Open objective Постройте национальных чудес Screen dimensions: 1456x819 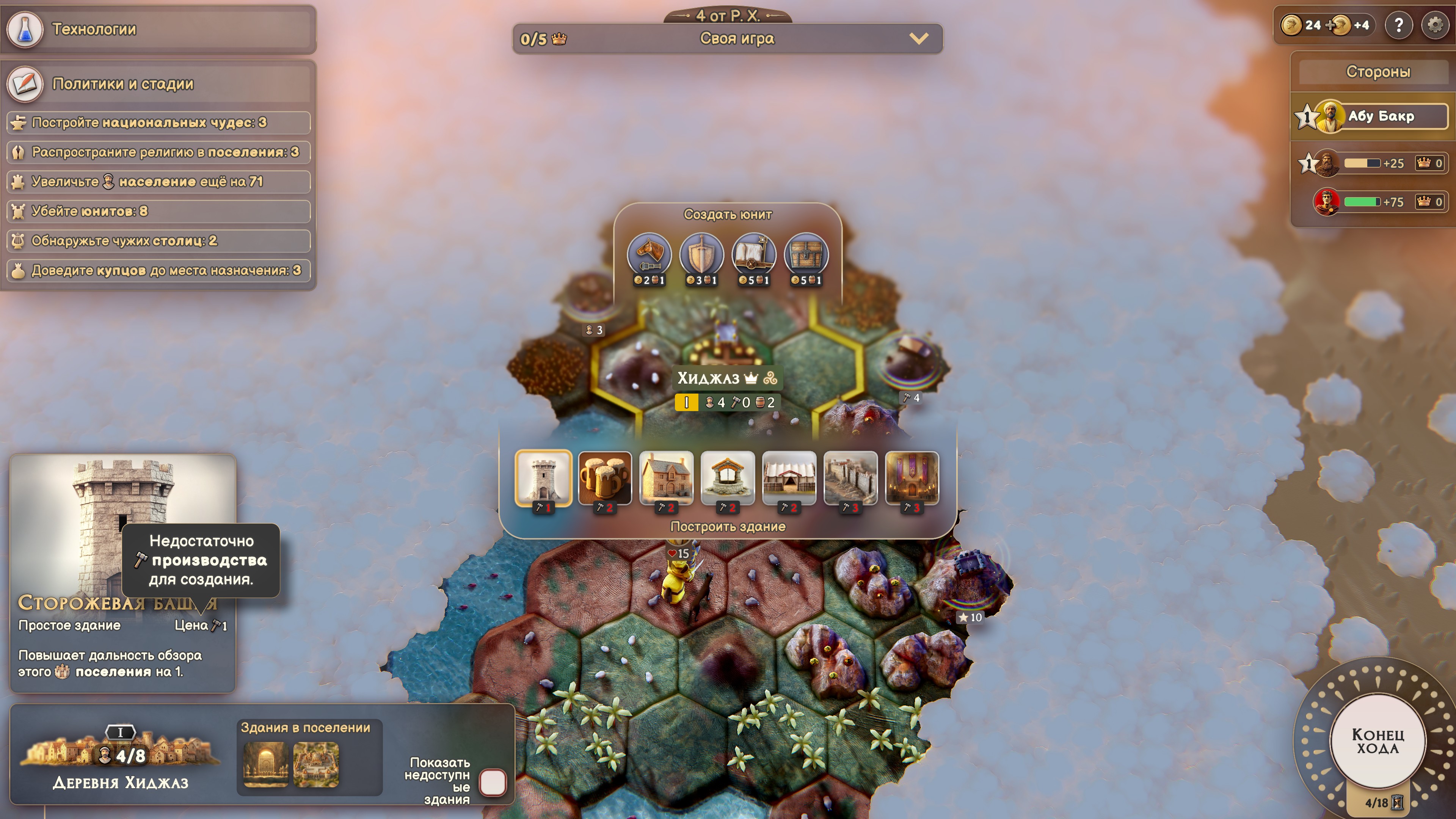(158, 122)
